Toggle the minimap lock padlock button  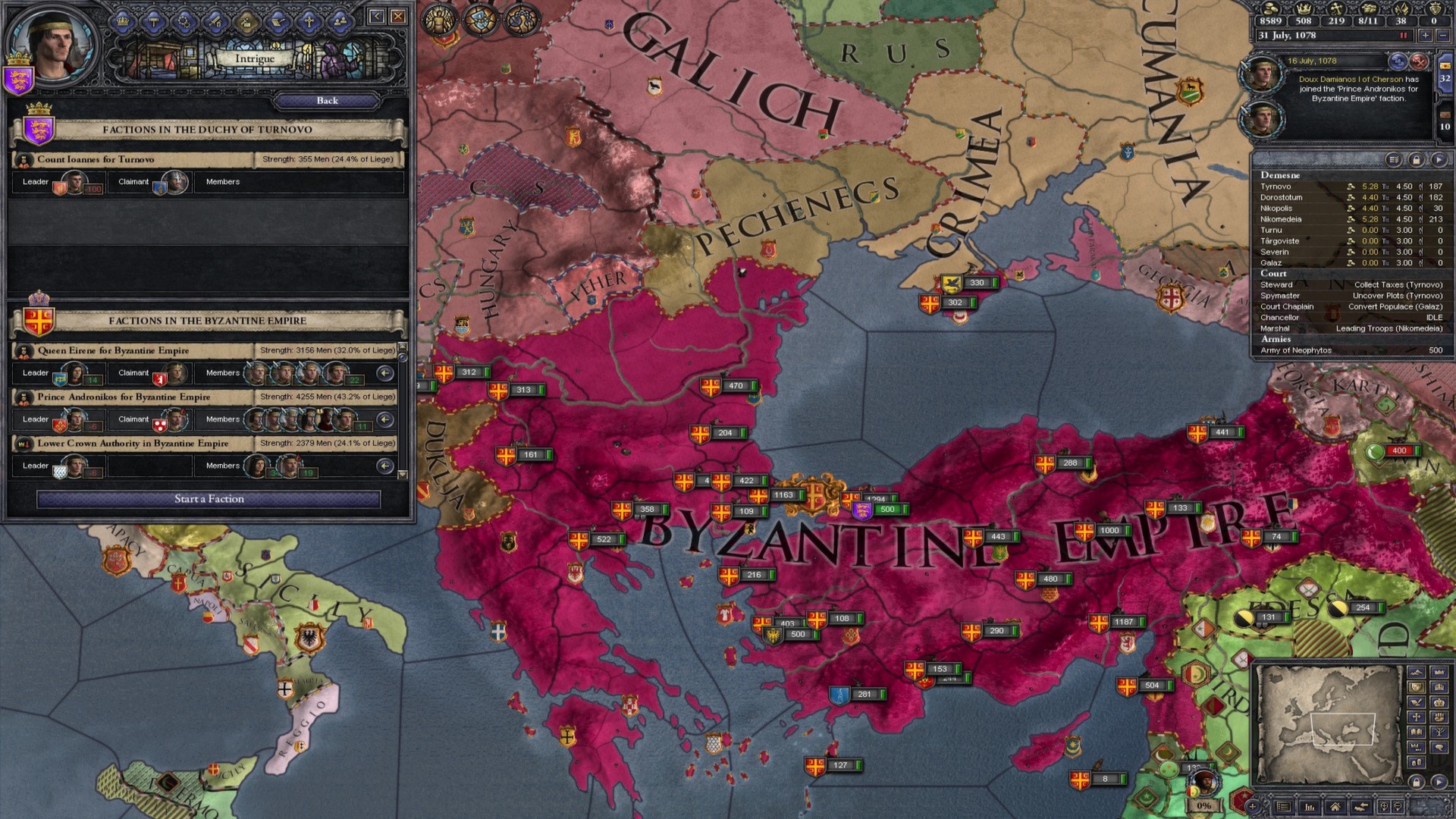[x=1417, y=782]
